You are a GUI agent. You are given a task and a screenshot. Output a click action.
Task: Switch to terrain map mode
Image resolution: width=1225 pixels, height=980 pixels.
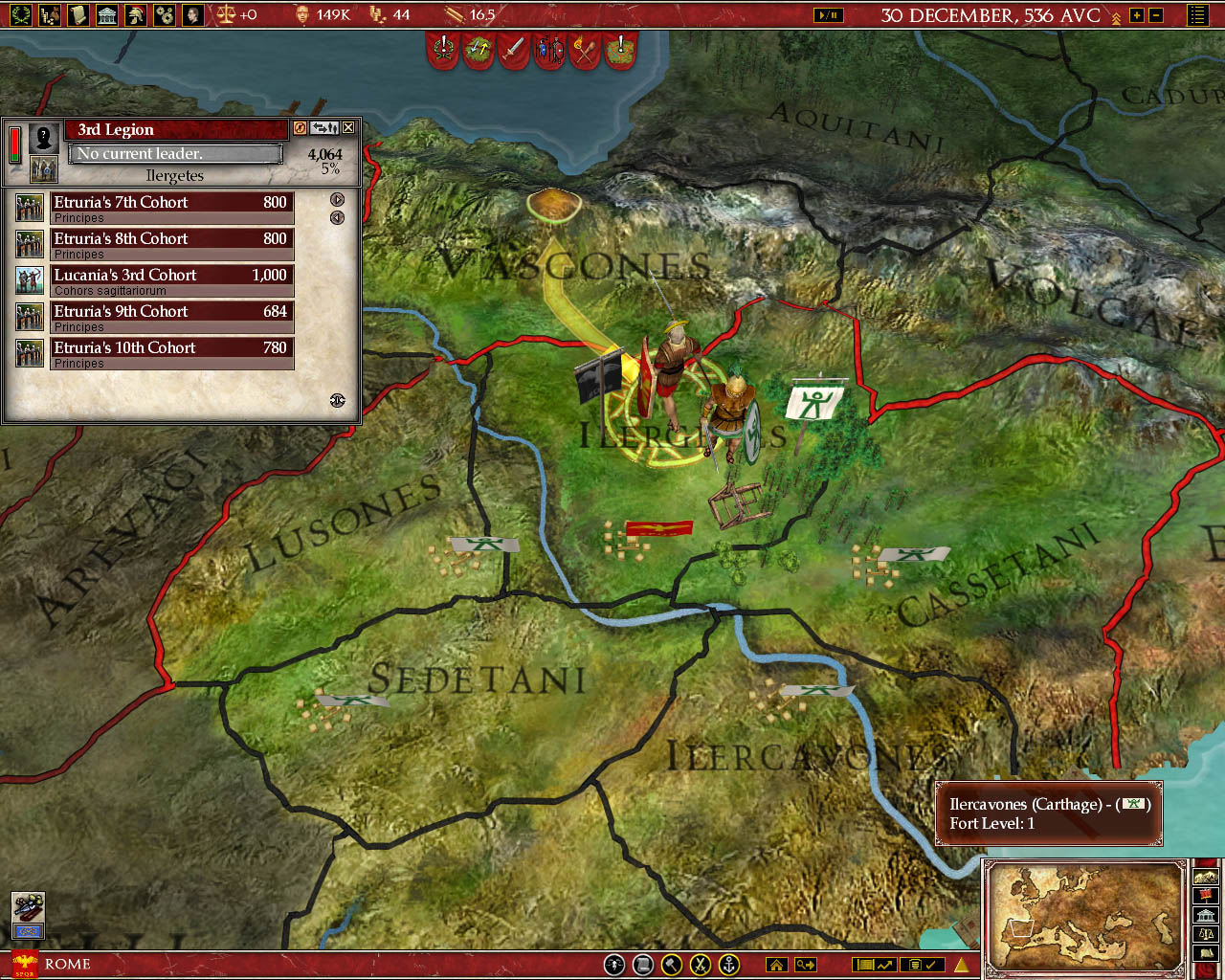(x=1205, y=877)
